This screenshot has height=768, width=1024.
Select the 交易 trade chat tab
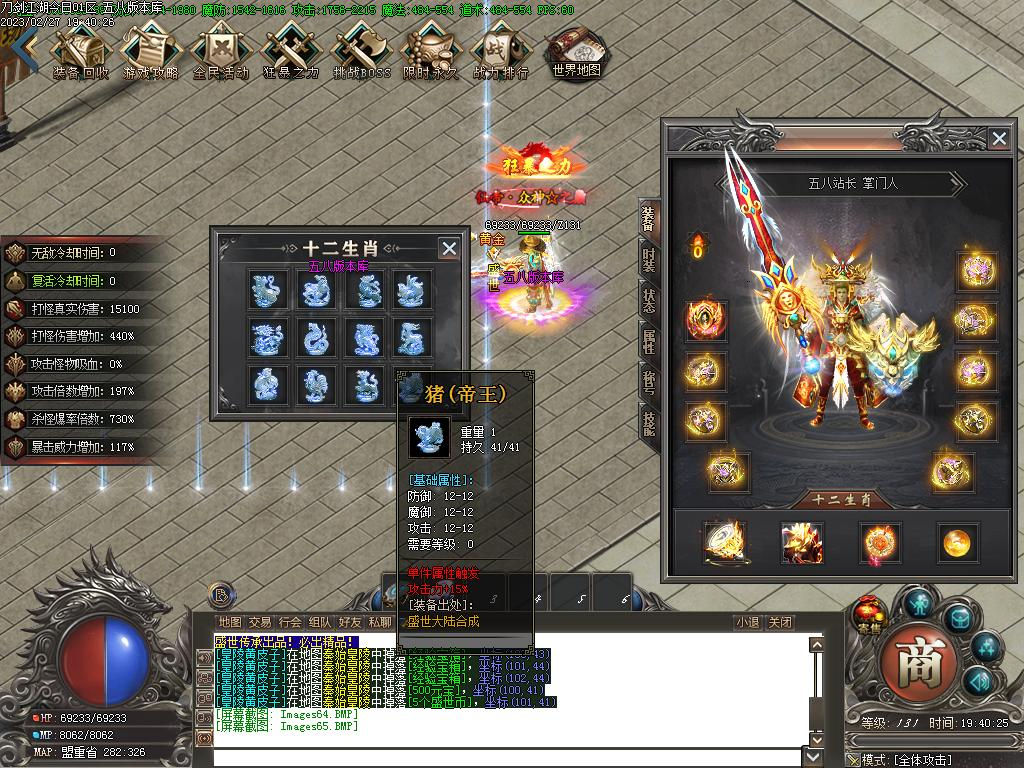[260, 622]
